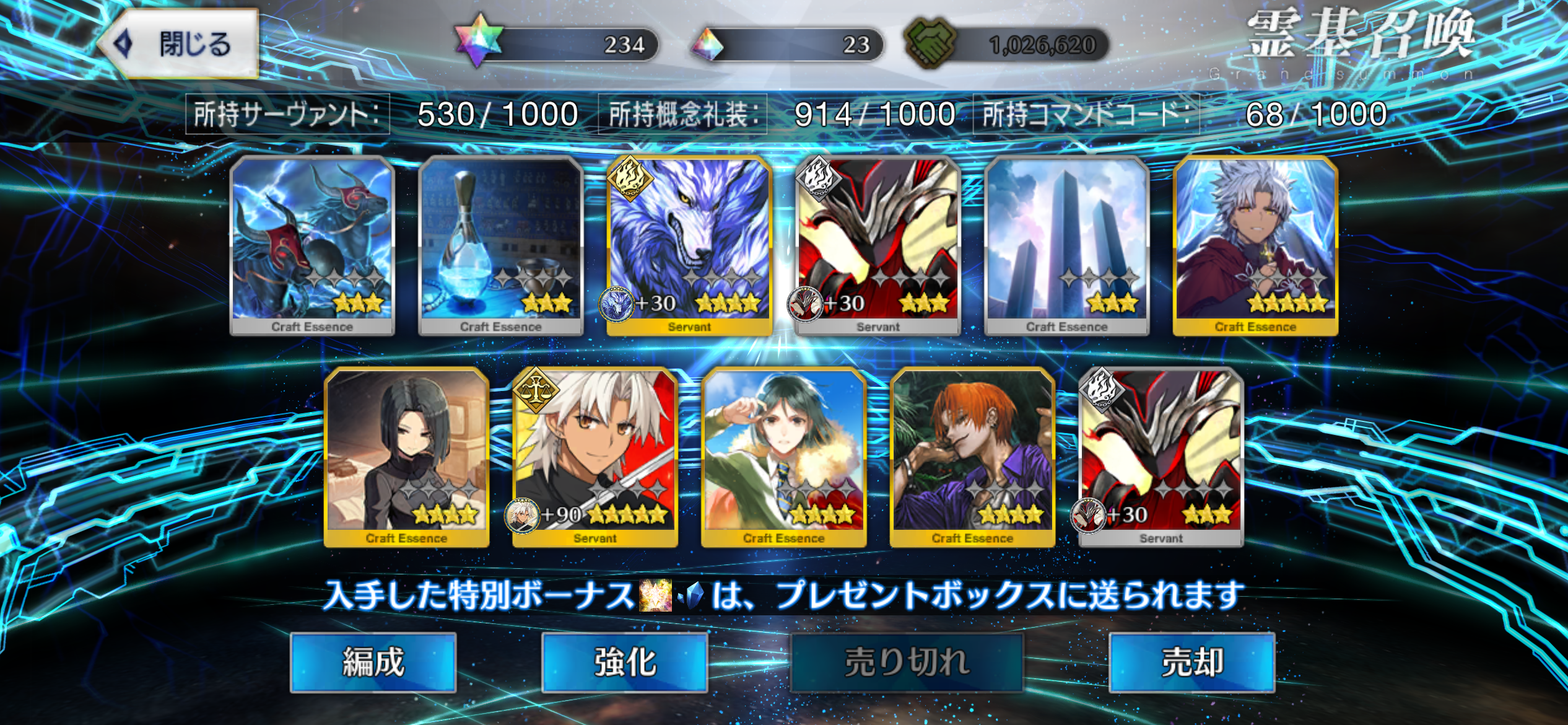Close the summon results with 閉じる
1568x725 pixels.
pos(180,44)
